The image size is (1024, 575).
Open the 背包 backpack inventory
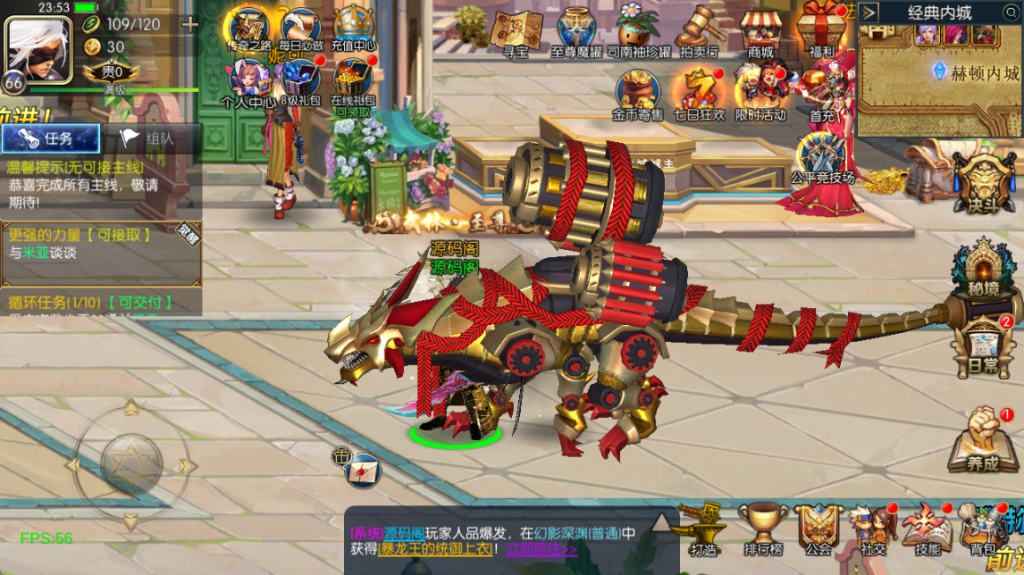[982, 528]
